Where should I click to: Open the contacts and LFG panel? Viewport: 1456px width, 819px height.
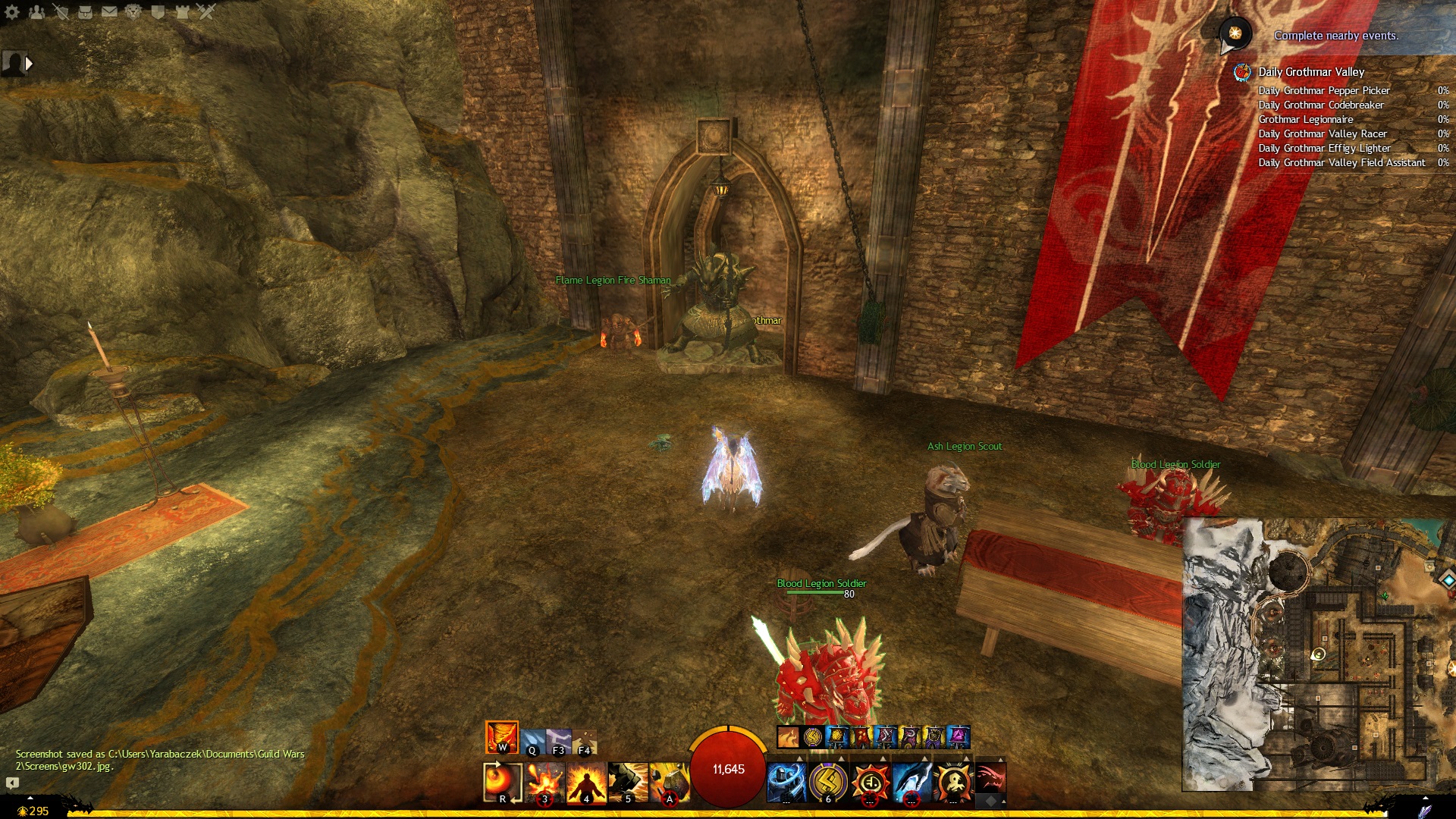click(x=36, y=12)
